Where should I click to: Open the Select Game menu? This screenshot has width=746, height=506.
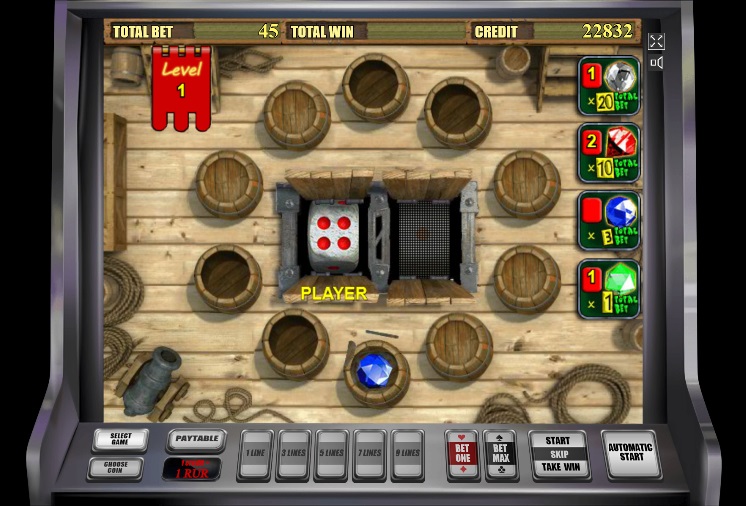click(x=120, y=439)
